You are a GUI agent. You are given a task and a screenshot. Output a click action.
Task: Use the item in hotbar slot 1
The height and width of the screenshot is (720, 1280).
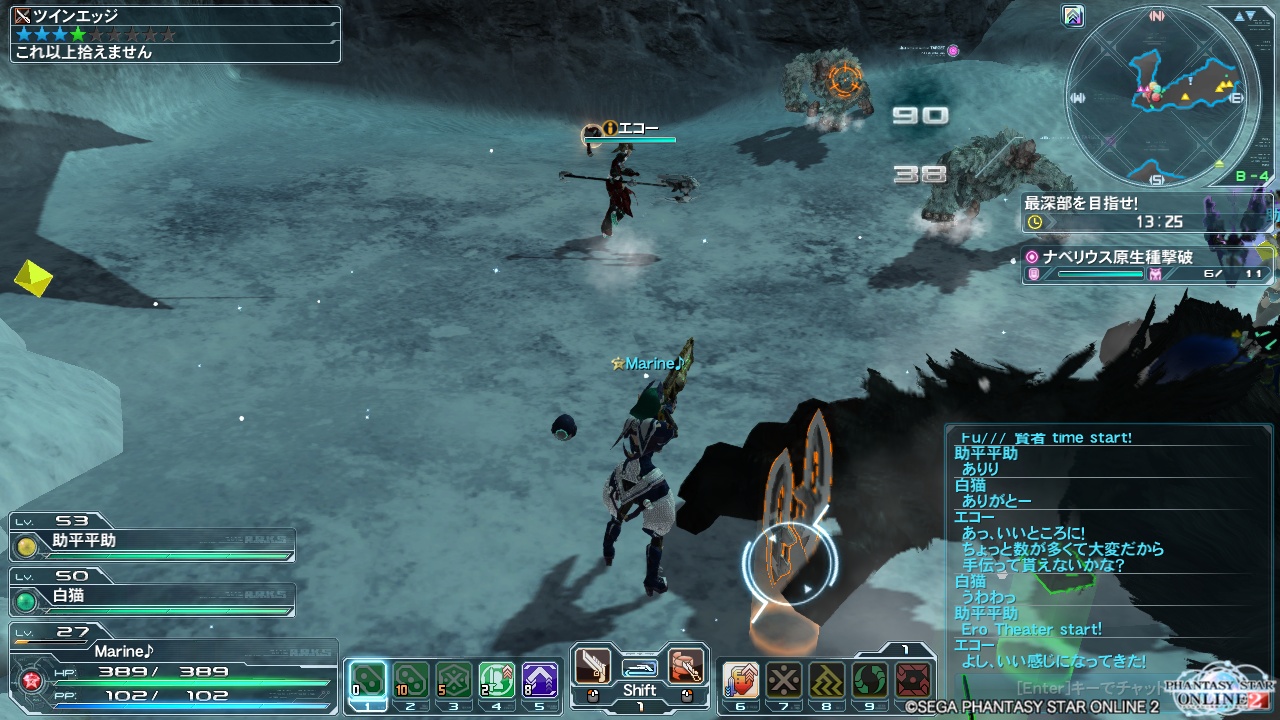368,680
